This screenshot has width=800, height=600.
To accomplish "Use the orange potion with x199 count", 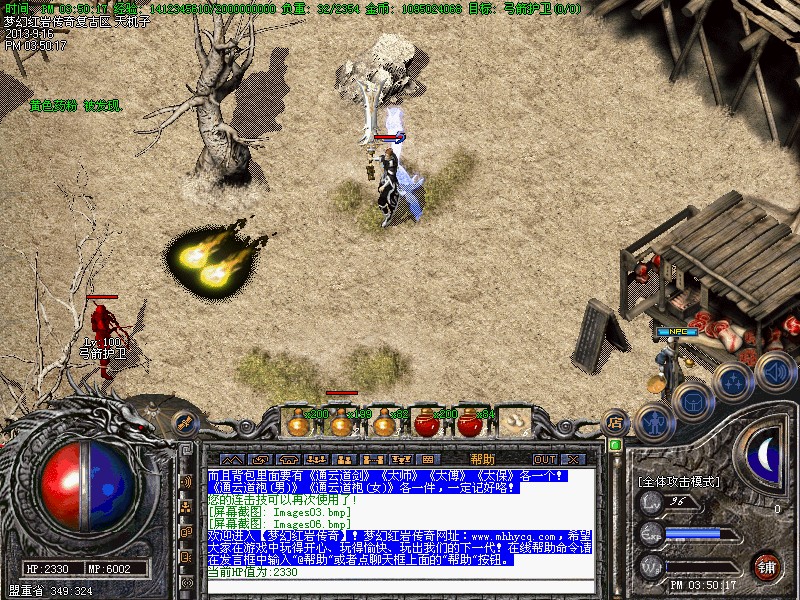I will [342, 423].
